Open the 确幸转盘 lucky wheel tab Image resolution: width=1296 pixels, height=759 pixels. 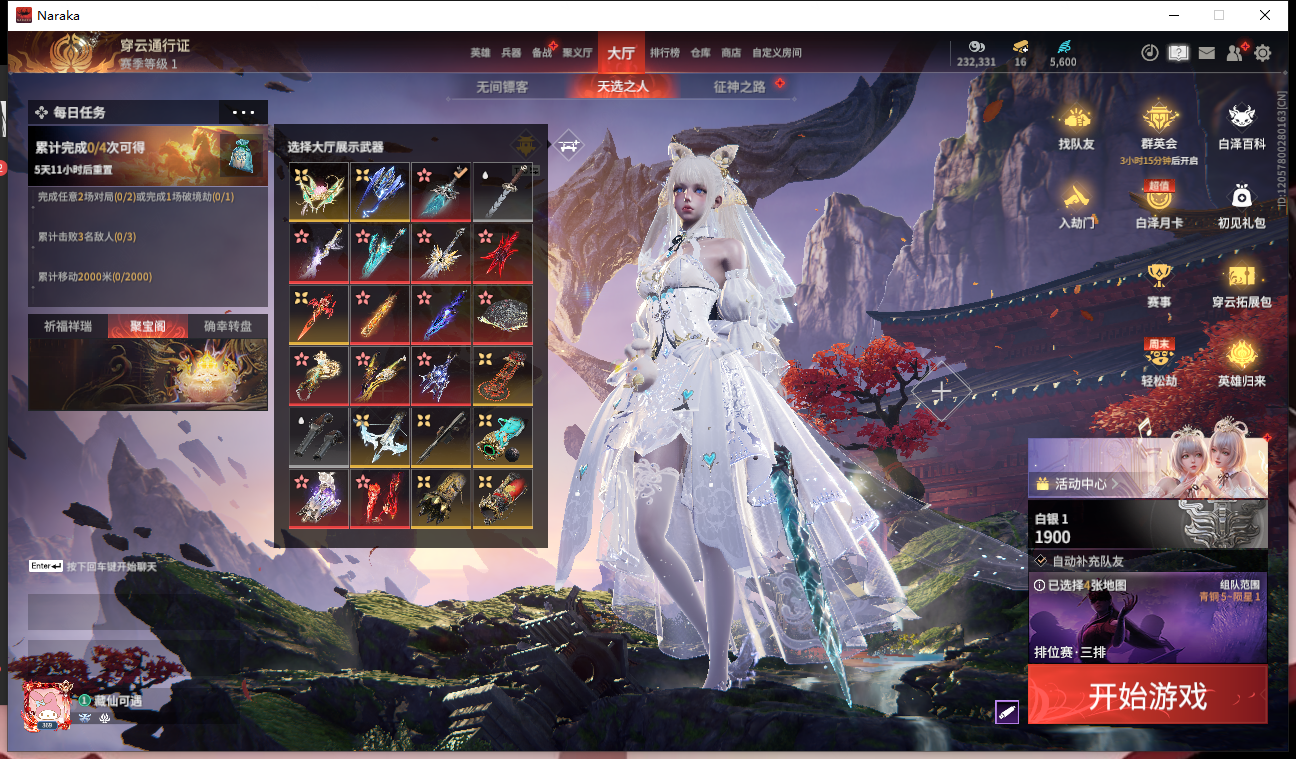coord(228,326)
